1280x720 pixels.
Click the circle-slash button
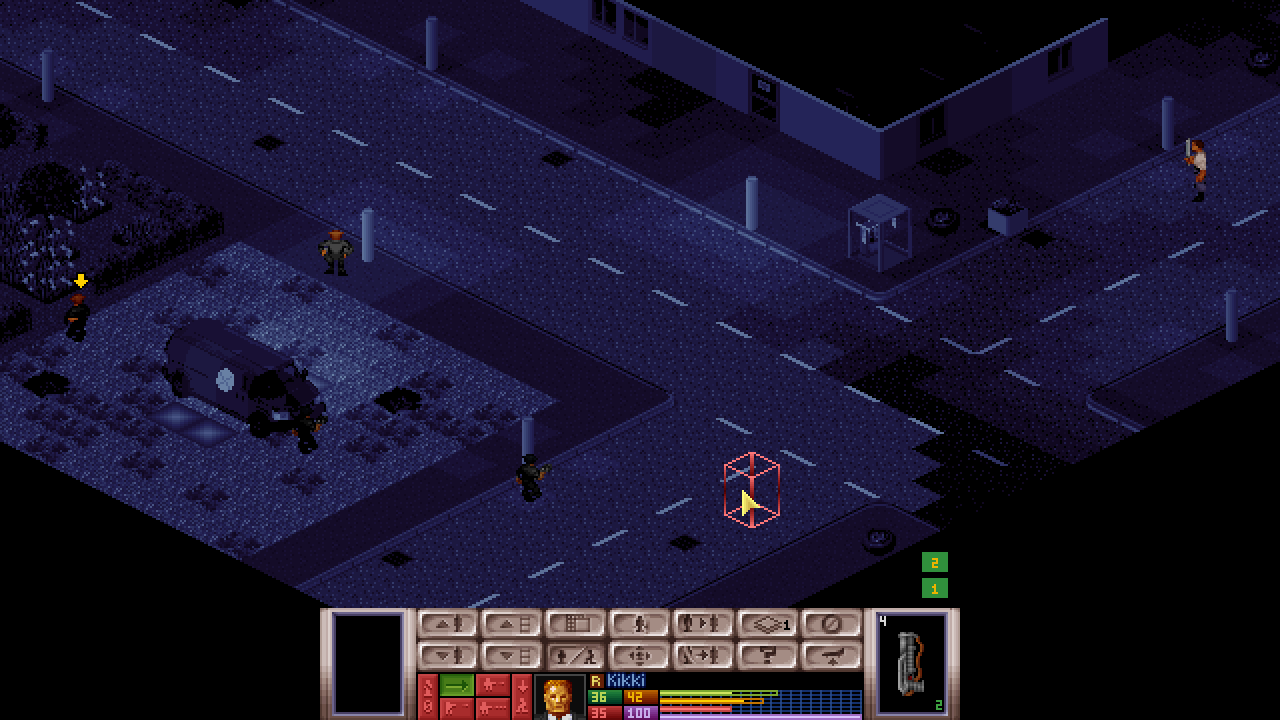tap(832, 624)
